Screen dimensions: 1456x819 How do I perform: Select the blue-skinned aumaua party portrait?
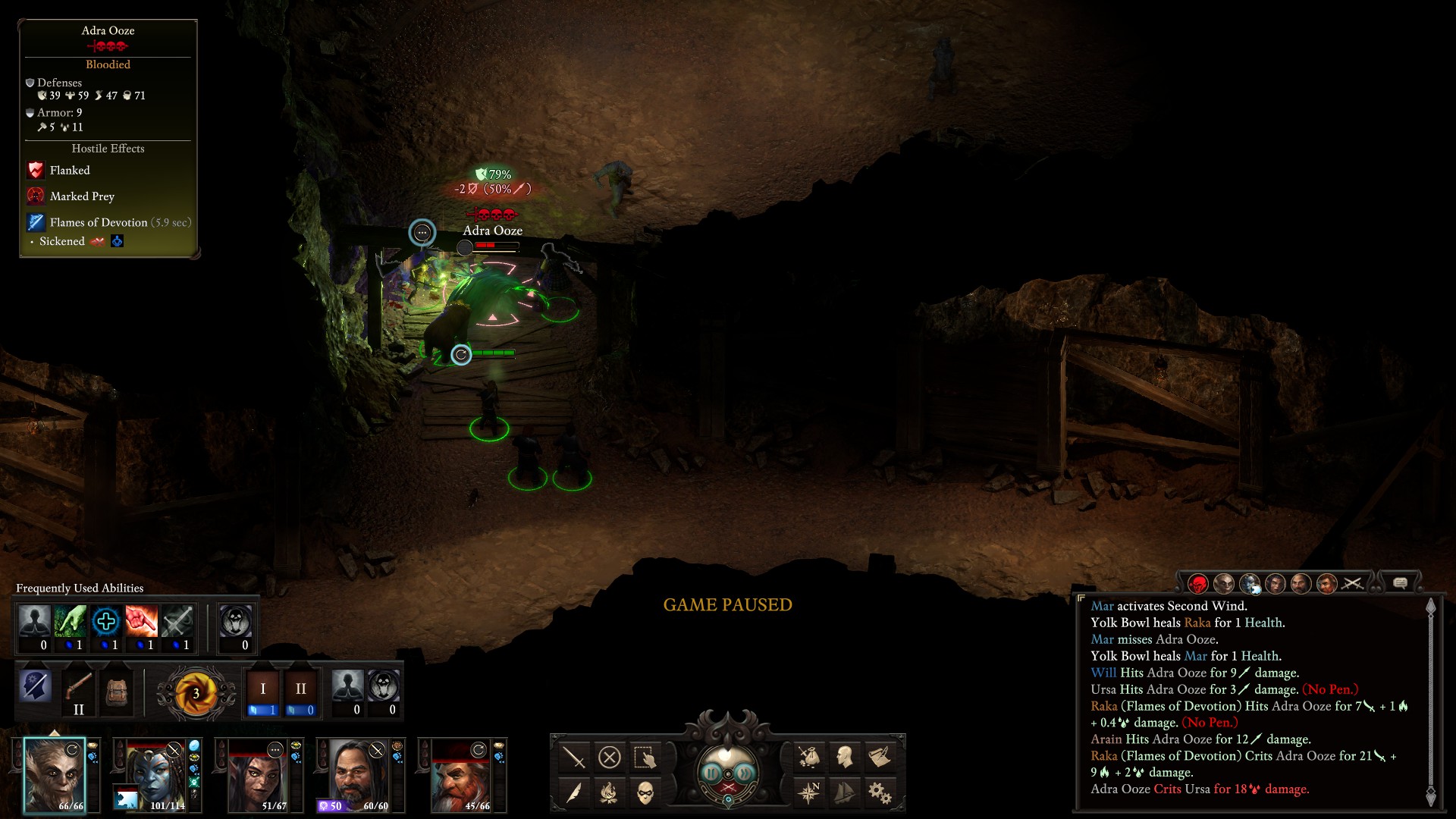tap(156, 775)
